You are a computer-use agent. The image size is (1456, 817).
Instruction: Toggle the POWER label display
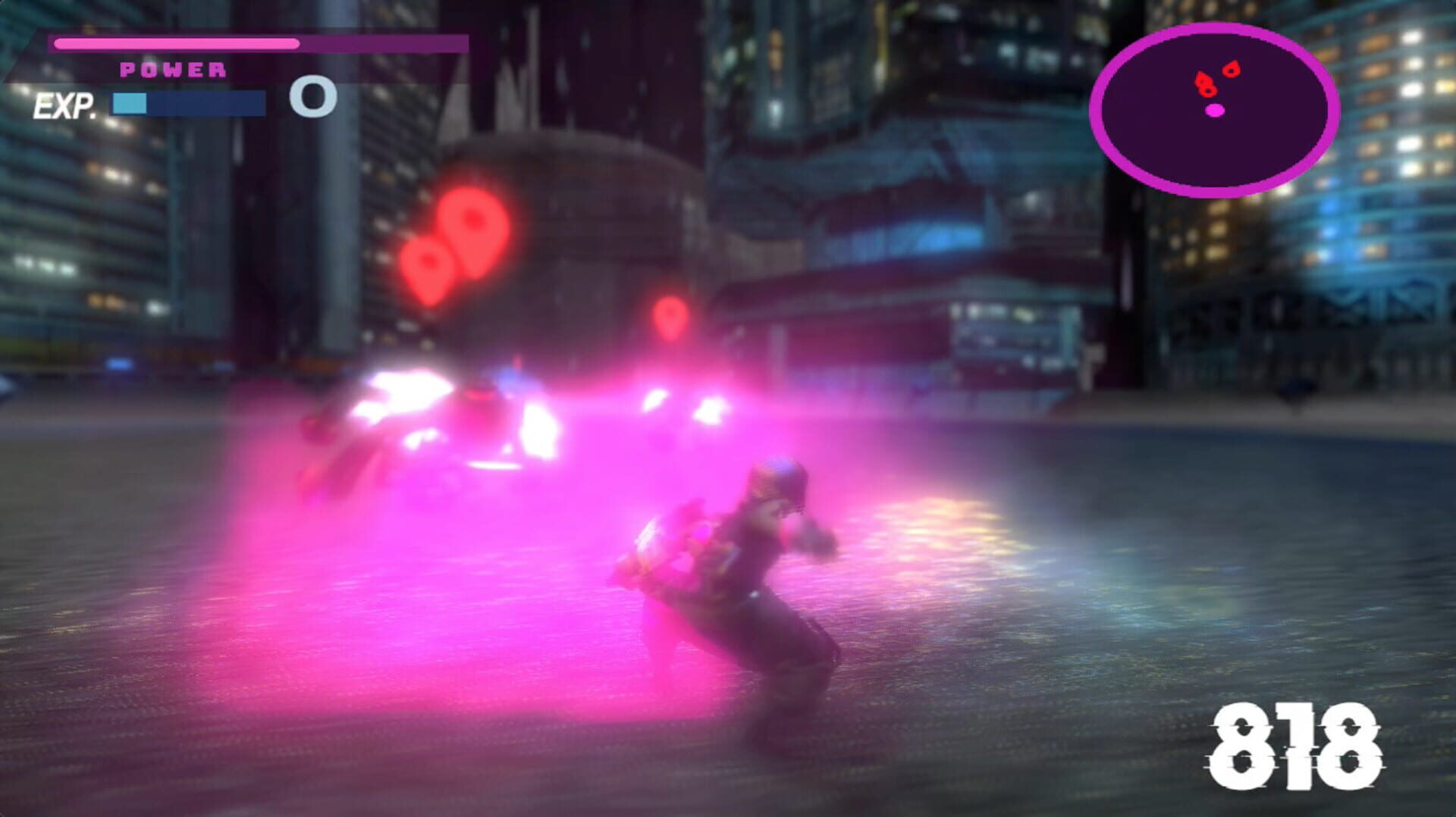pyautogui.click(x=171, y=70)
